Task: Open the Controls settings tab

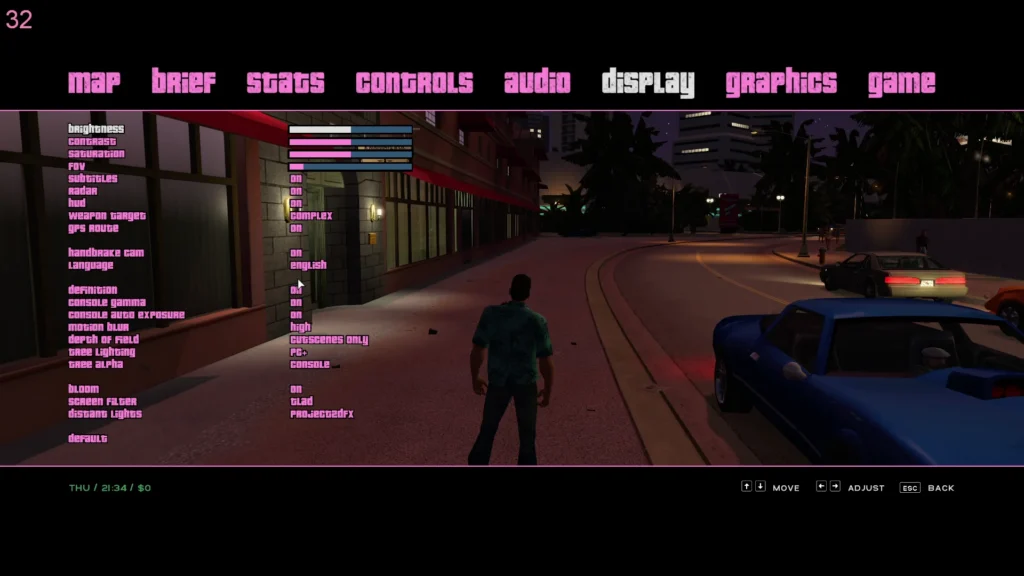Action: [x=414, y=82]
